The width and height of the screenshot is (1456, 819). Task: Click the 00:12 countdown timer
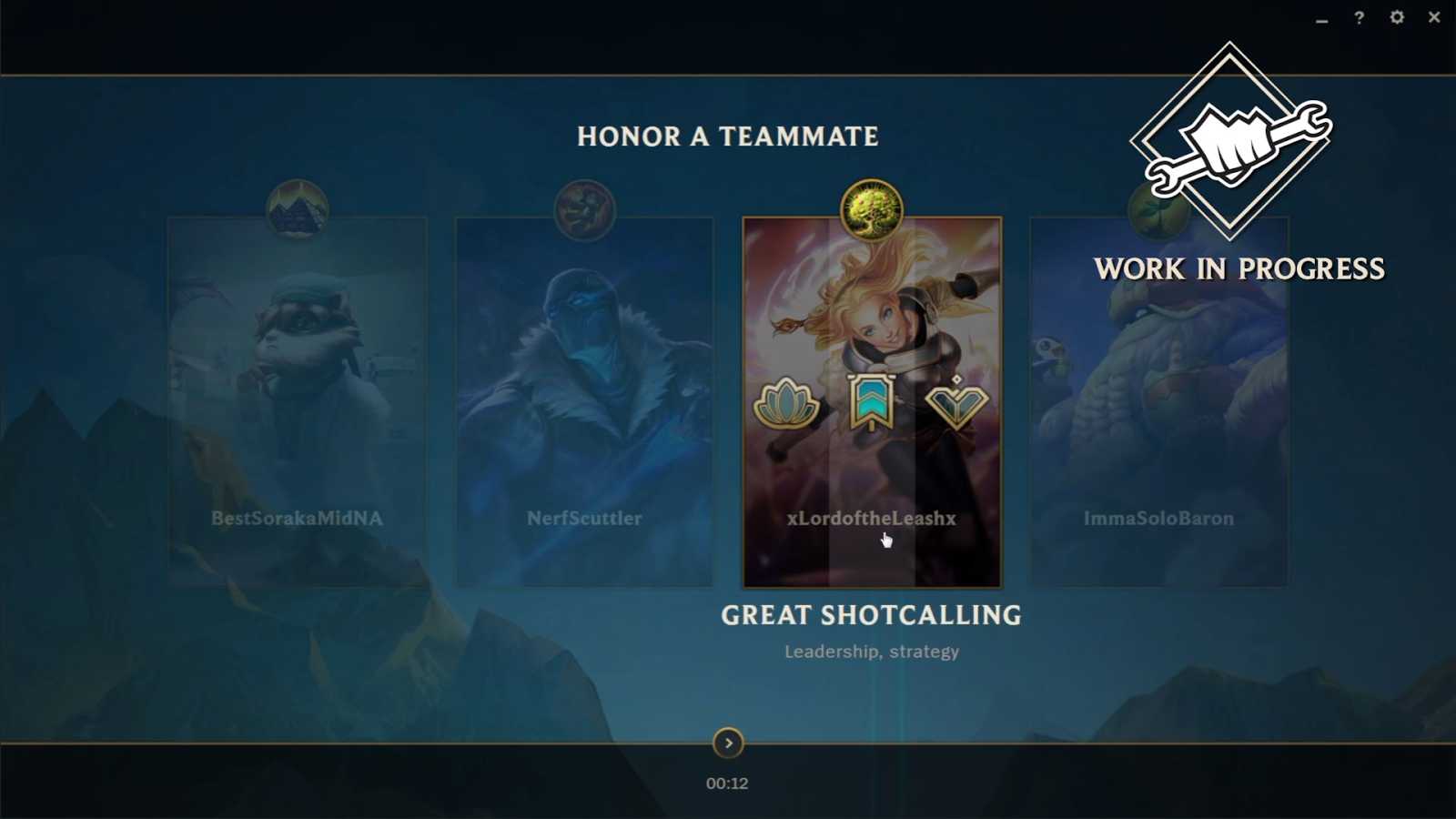(x=726, y=782)
